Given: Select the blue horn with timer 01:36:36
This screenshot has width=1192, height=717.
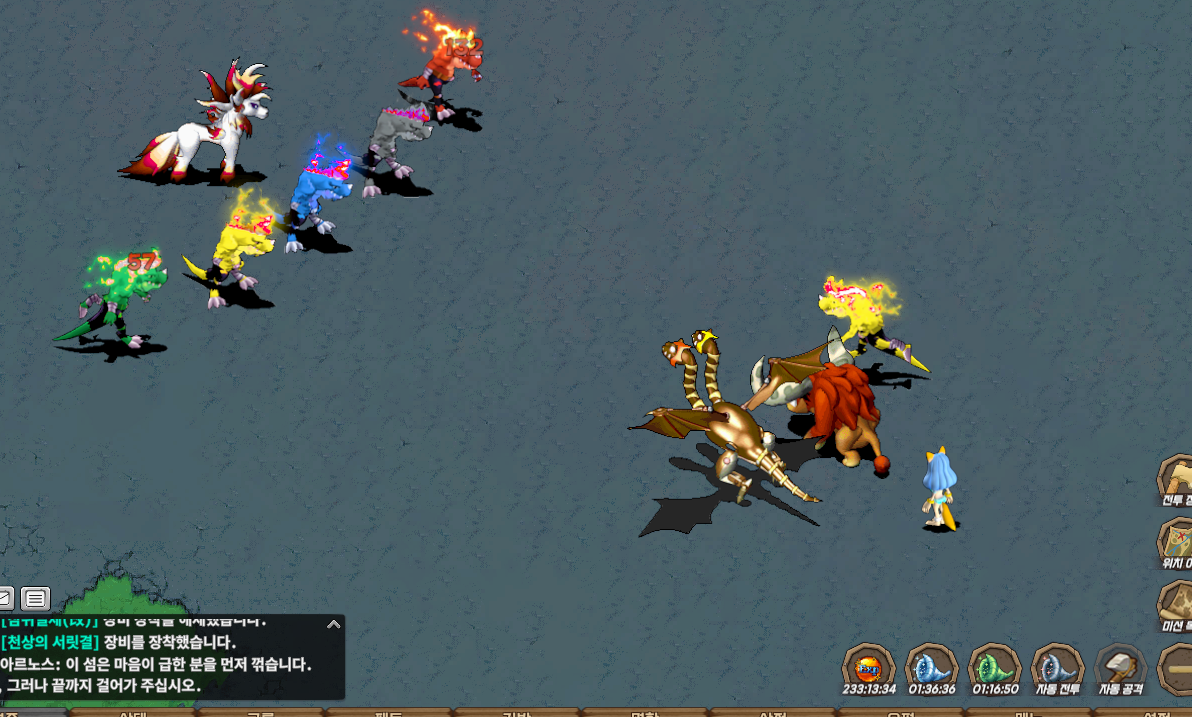Looking at the screenshot, I should (931, 667).
